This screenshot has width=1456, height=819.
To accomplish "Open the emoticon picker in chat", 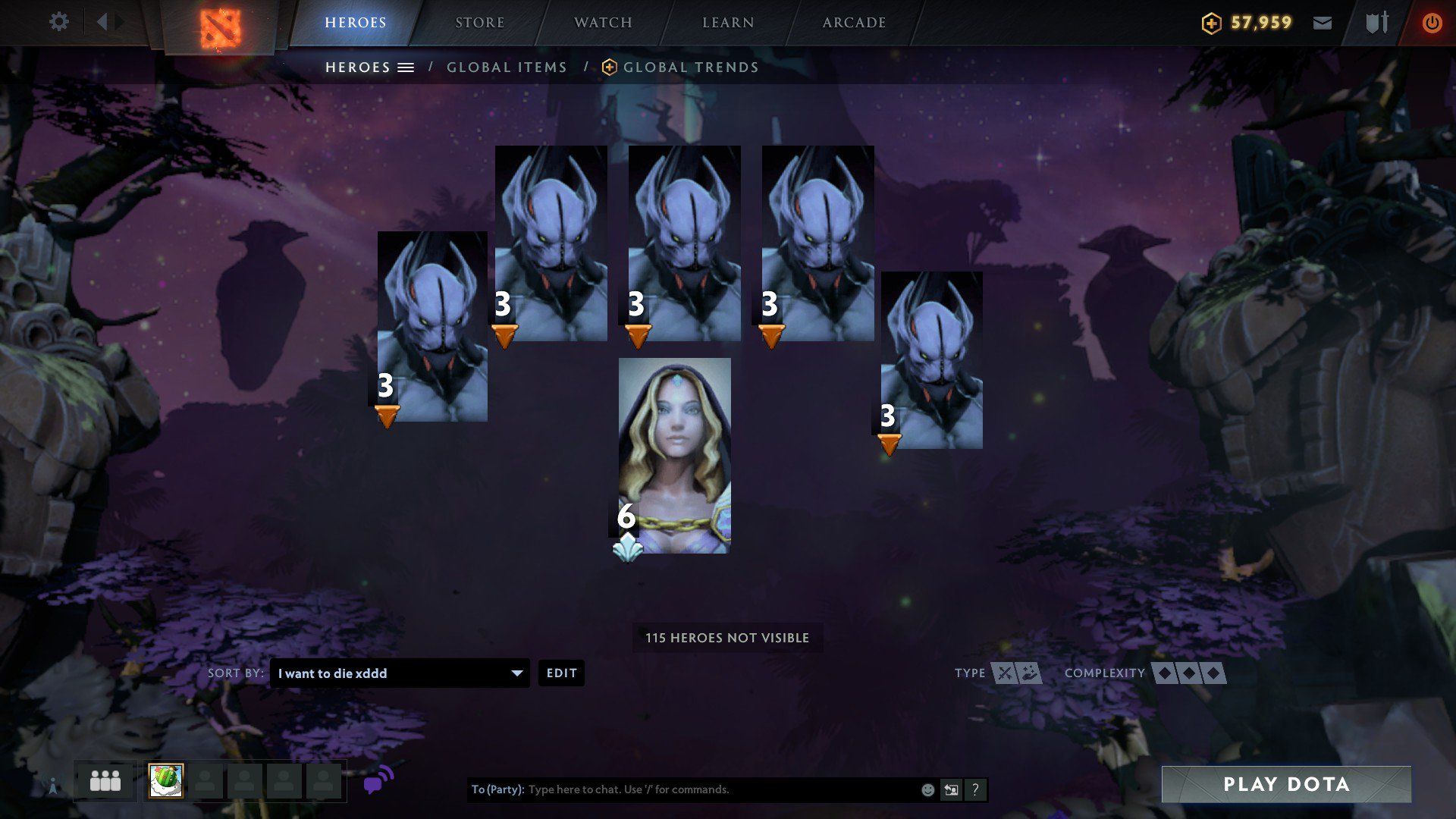I will pos(927,789).
